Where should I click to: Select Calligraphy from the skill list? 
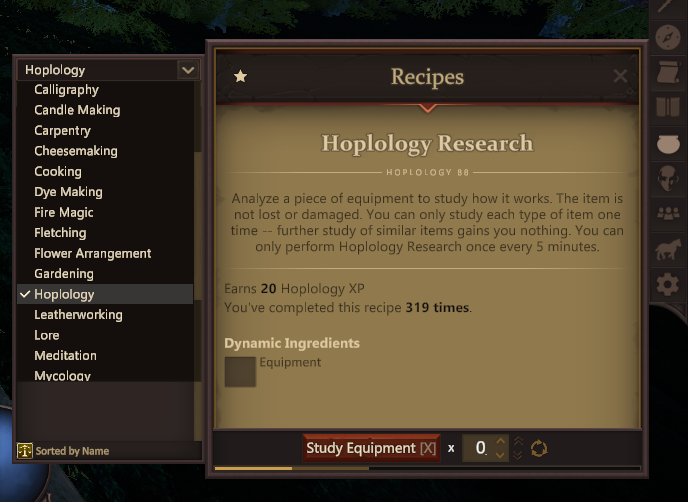[x=66, y=90]
